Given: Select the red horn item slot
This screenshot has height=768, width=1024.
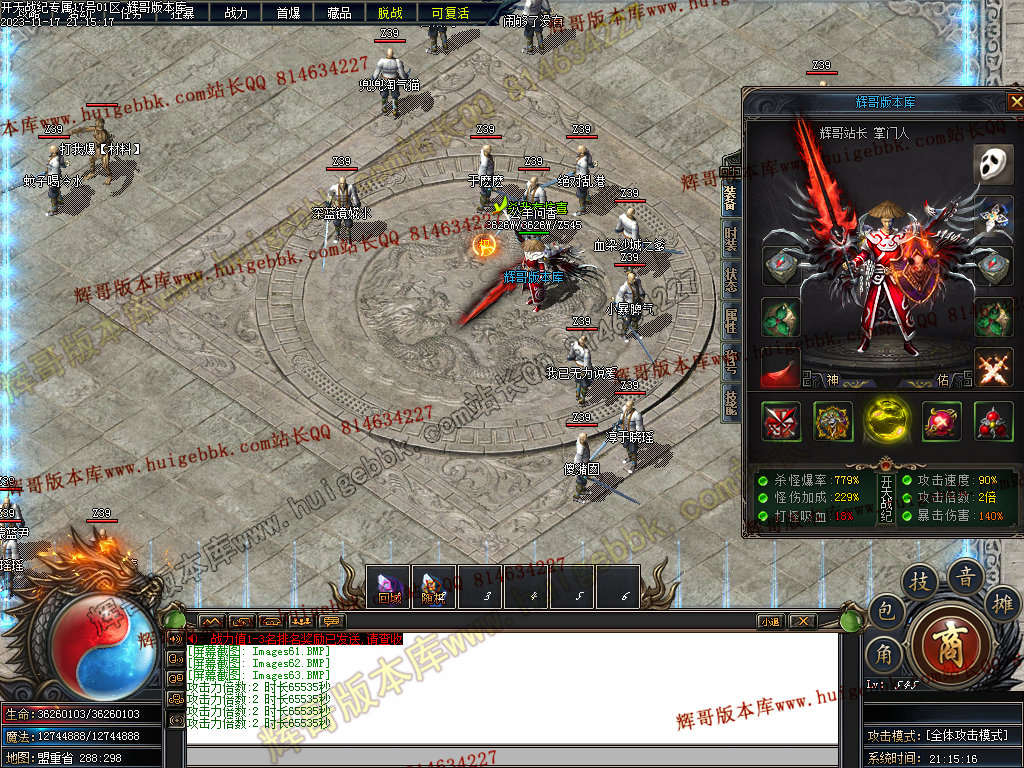Looking at the screenshot, I should pos(780,372).
